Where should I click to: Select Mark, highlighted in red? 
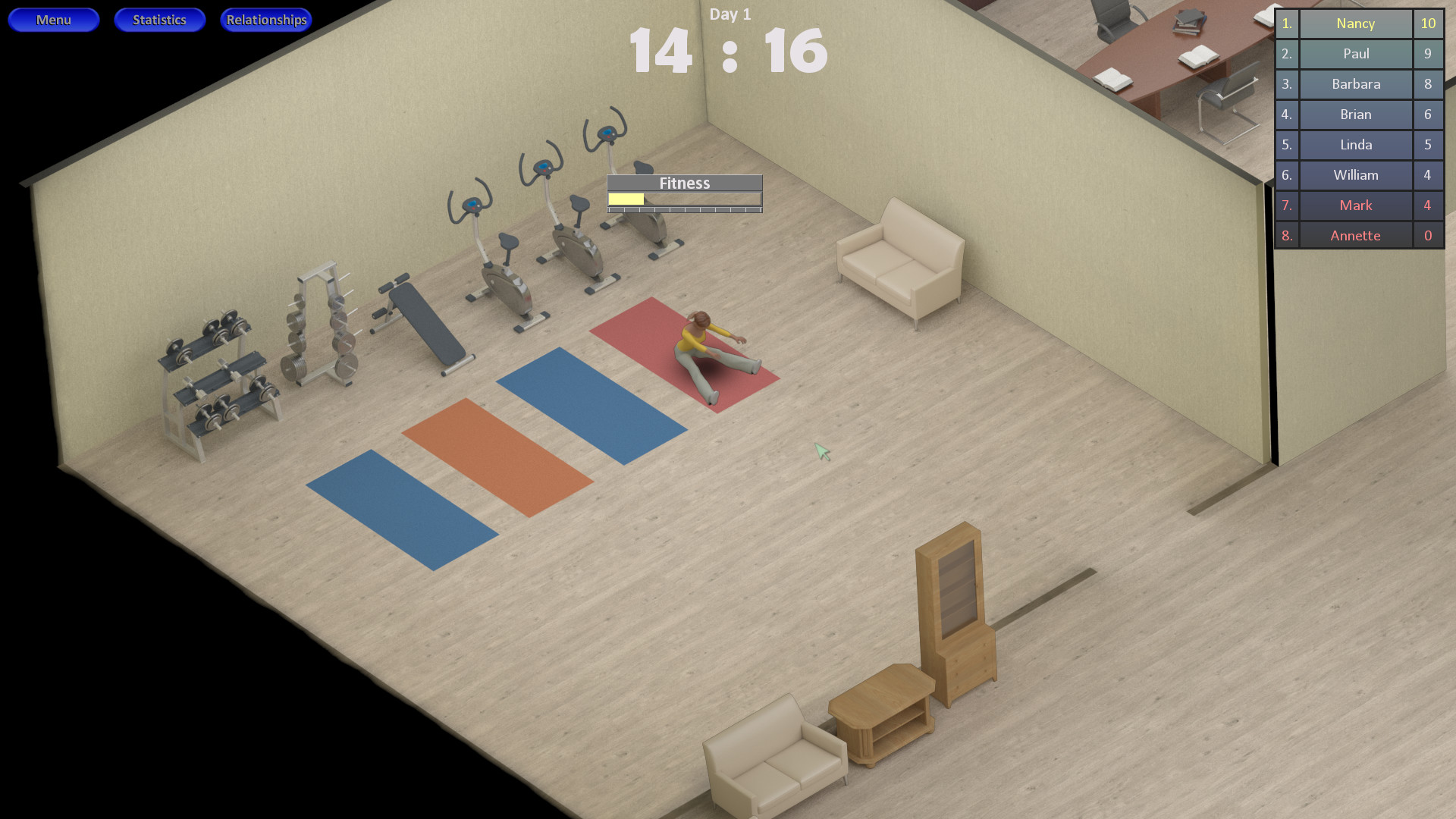point(1355,206)
